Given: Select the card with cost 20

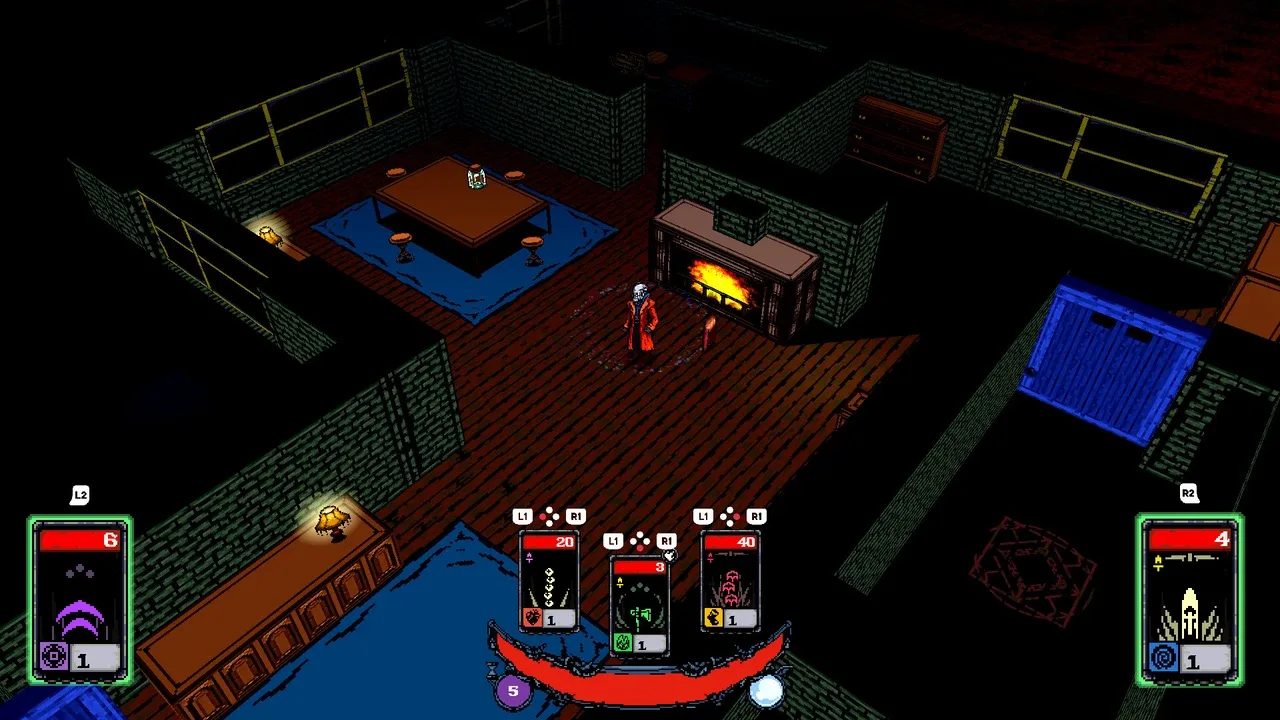Looking at the screenshot, I should click(549, 582).
